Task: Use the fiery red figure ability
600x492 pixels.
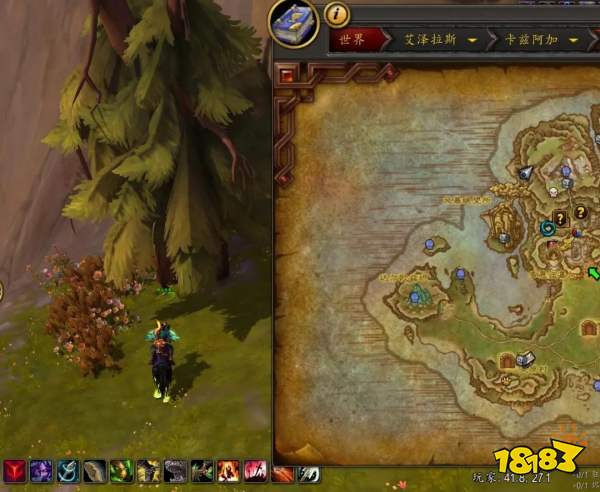Action: pos(229,472)
